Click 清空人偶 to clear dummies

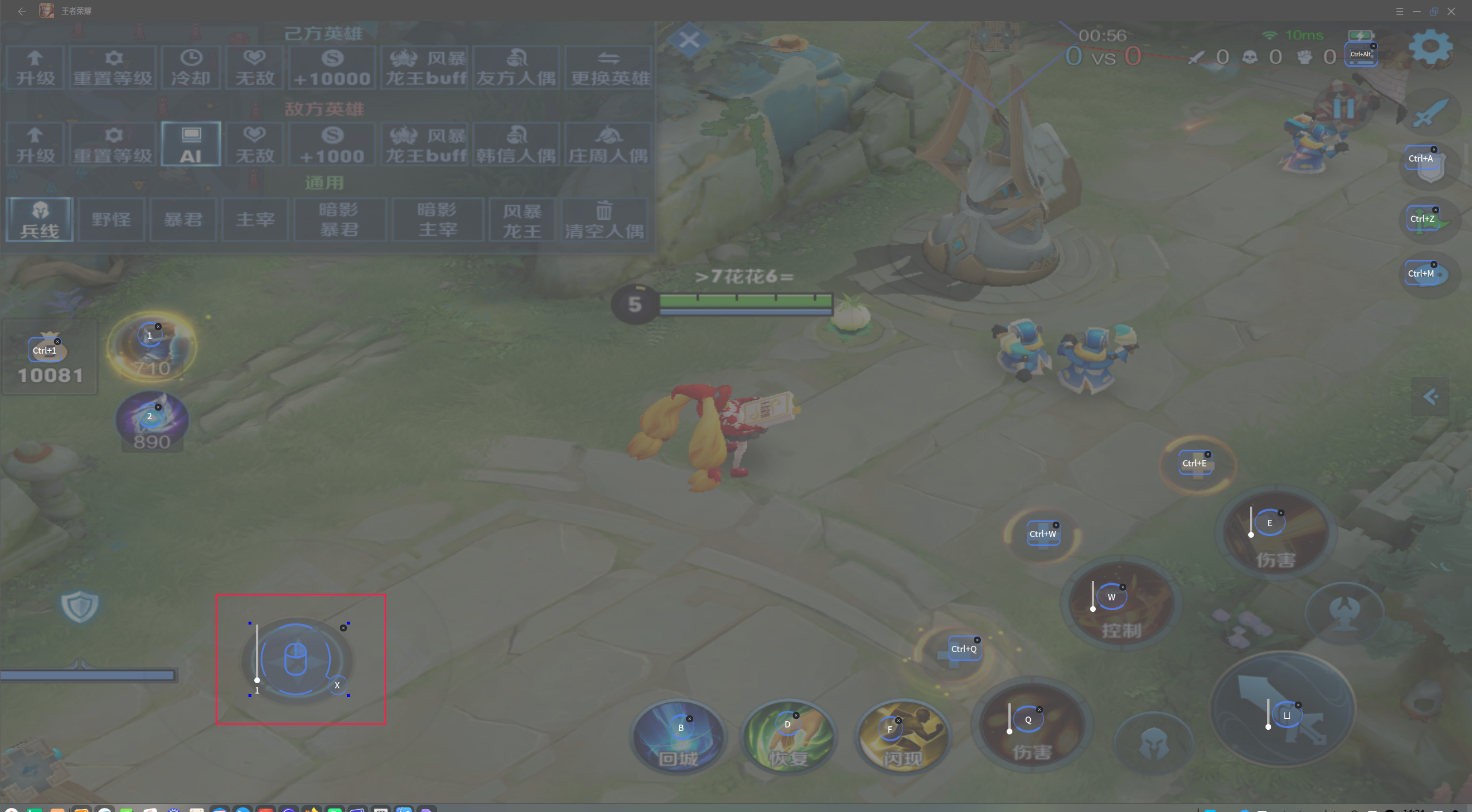[604, 219]
